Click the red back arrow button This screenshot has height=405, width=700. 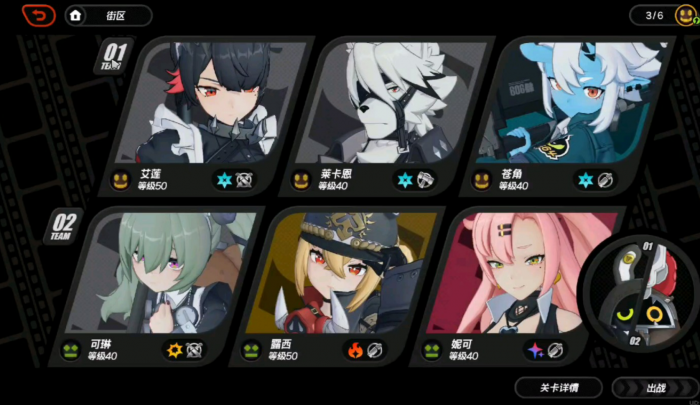(38, 15)
